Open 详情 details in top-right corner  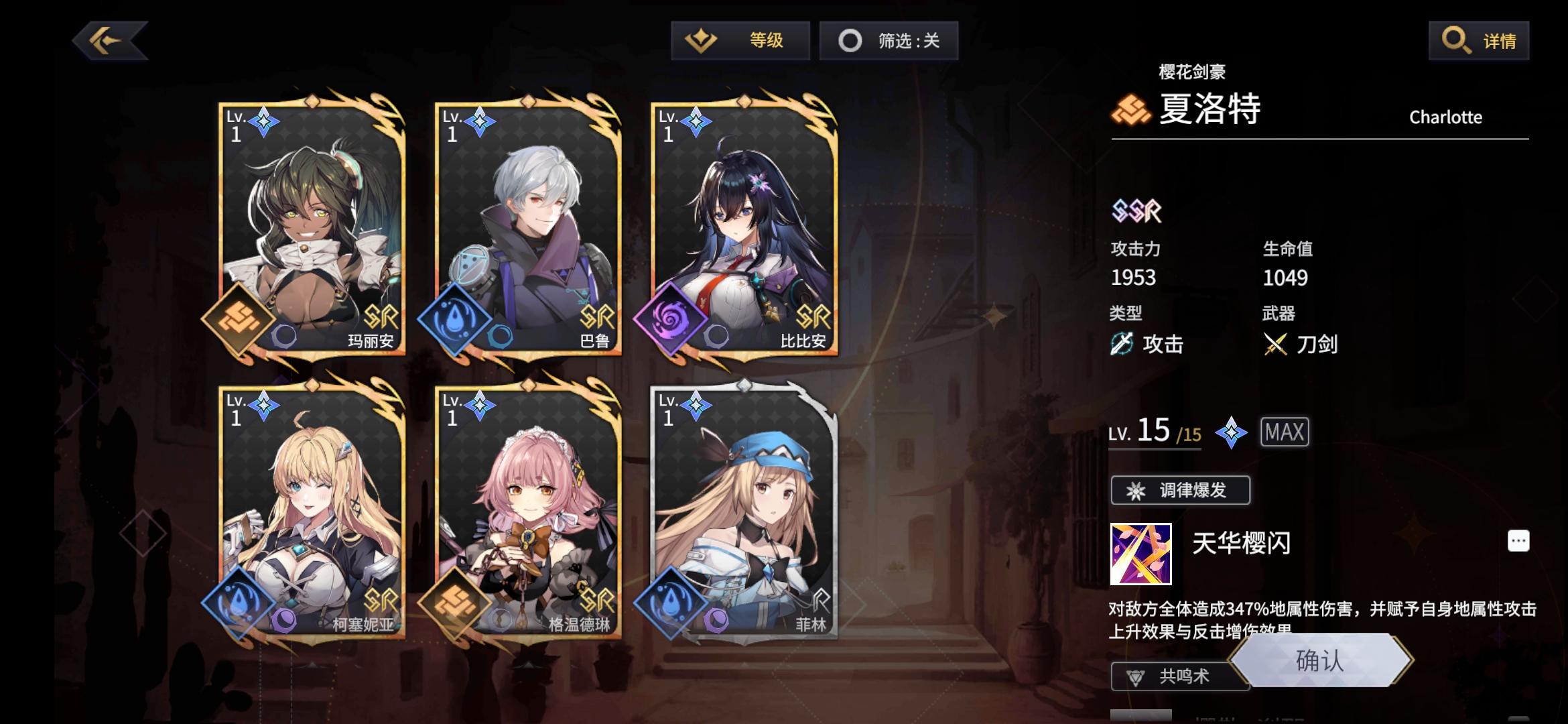(1478, 40)
